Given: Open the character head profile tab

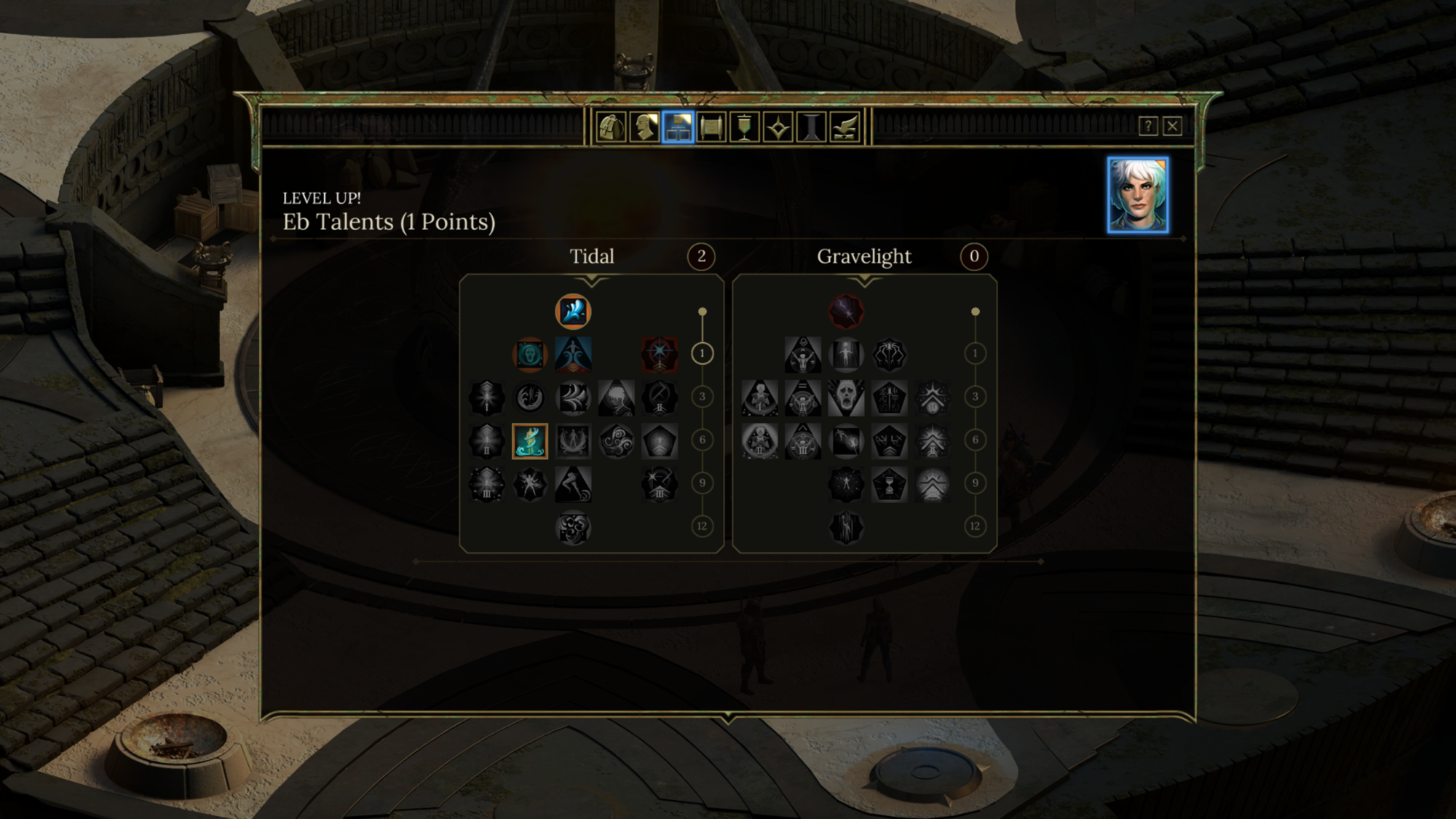Looking at the screenshot, I should click(644, 127).
